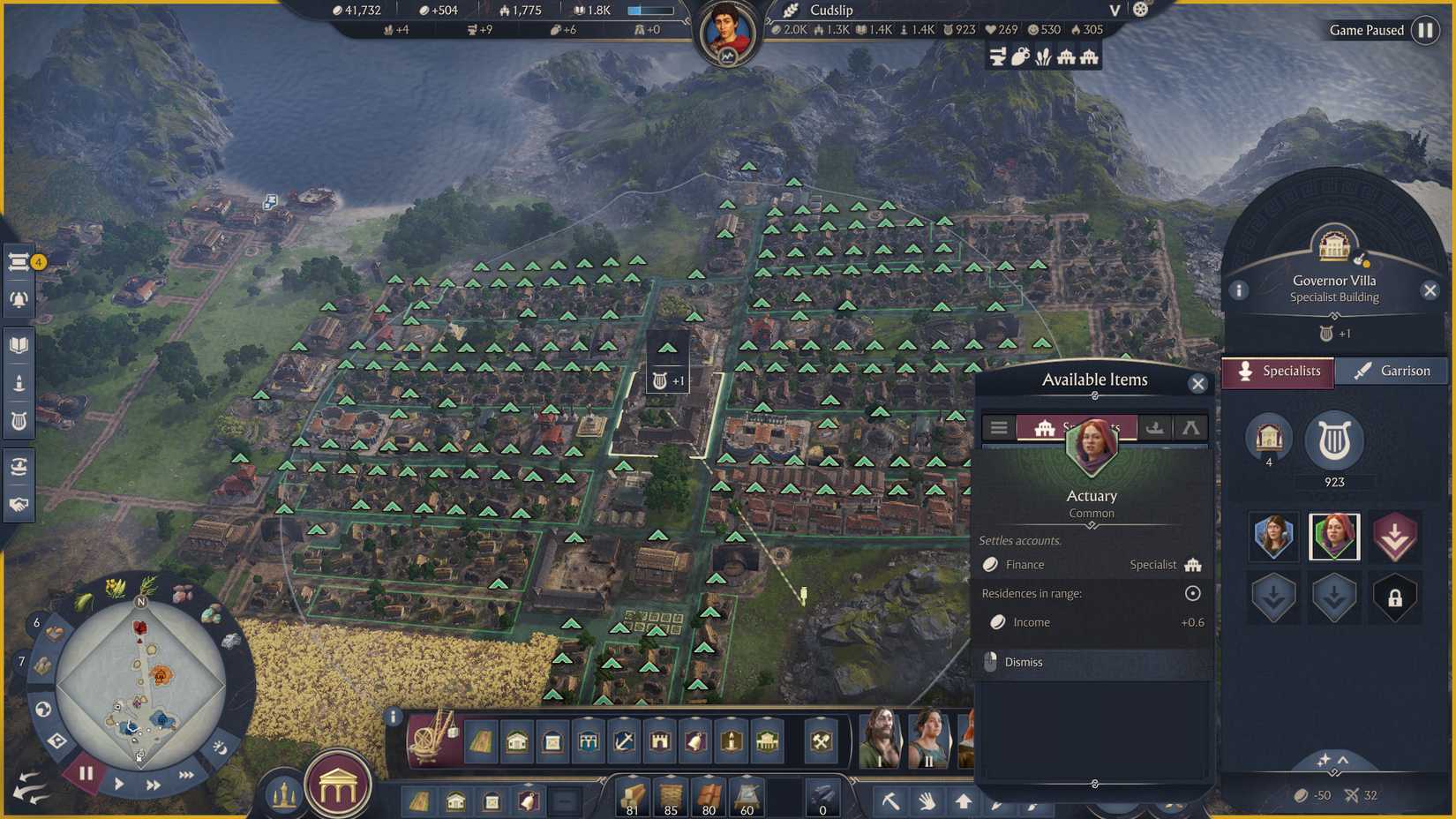The height and width of the screenshot is (819, 1456).
Task: Toggle the Residences in range indicator
Action: pos(1191,593)
